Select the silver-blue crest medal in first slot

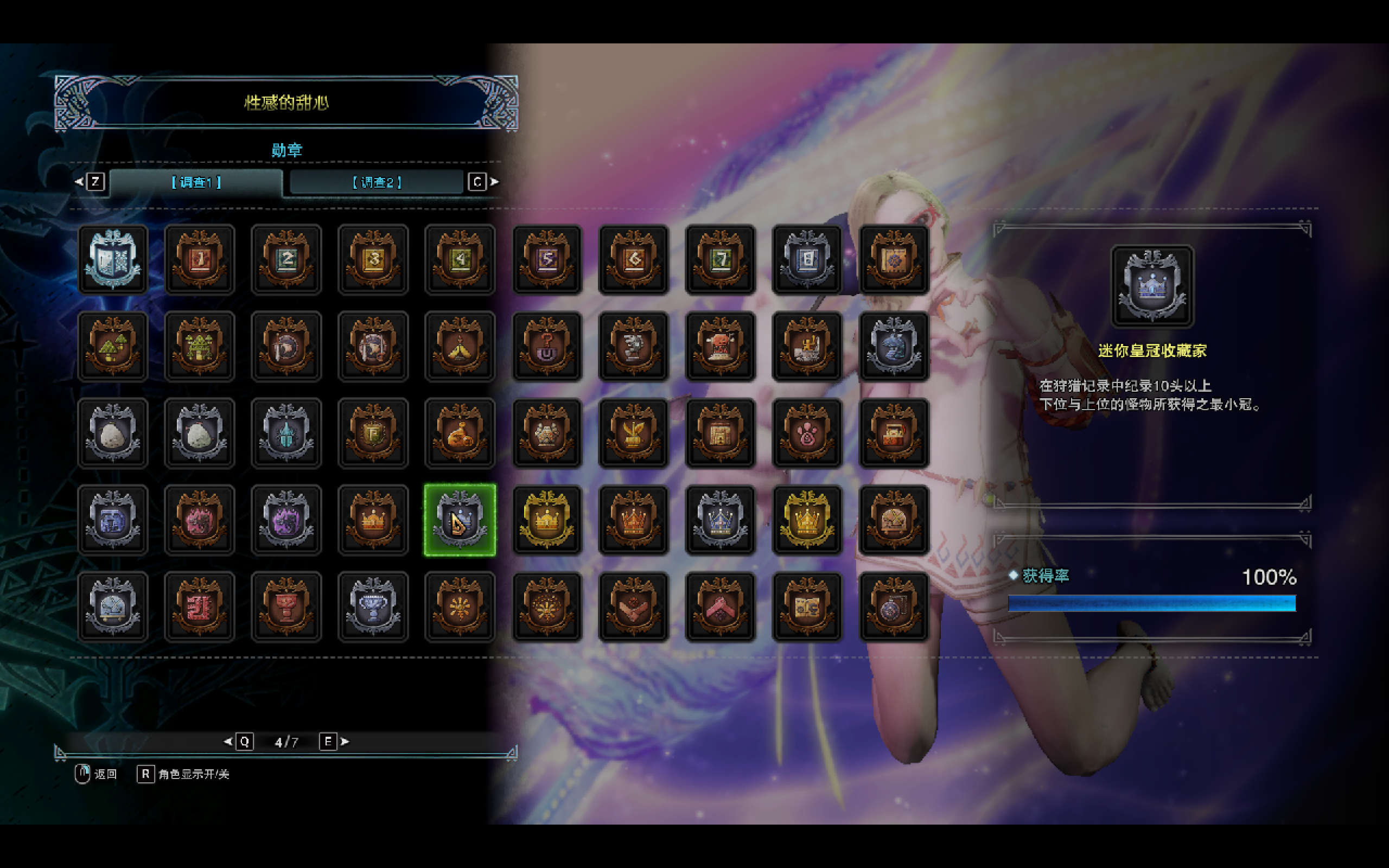point(113,259)
